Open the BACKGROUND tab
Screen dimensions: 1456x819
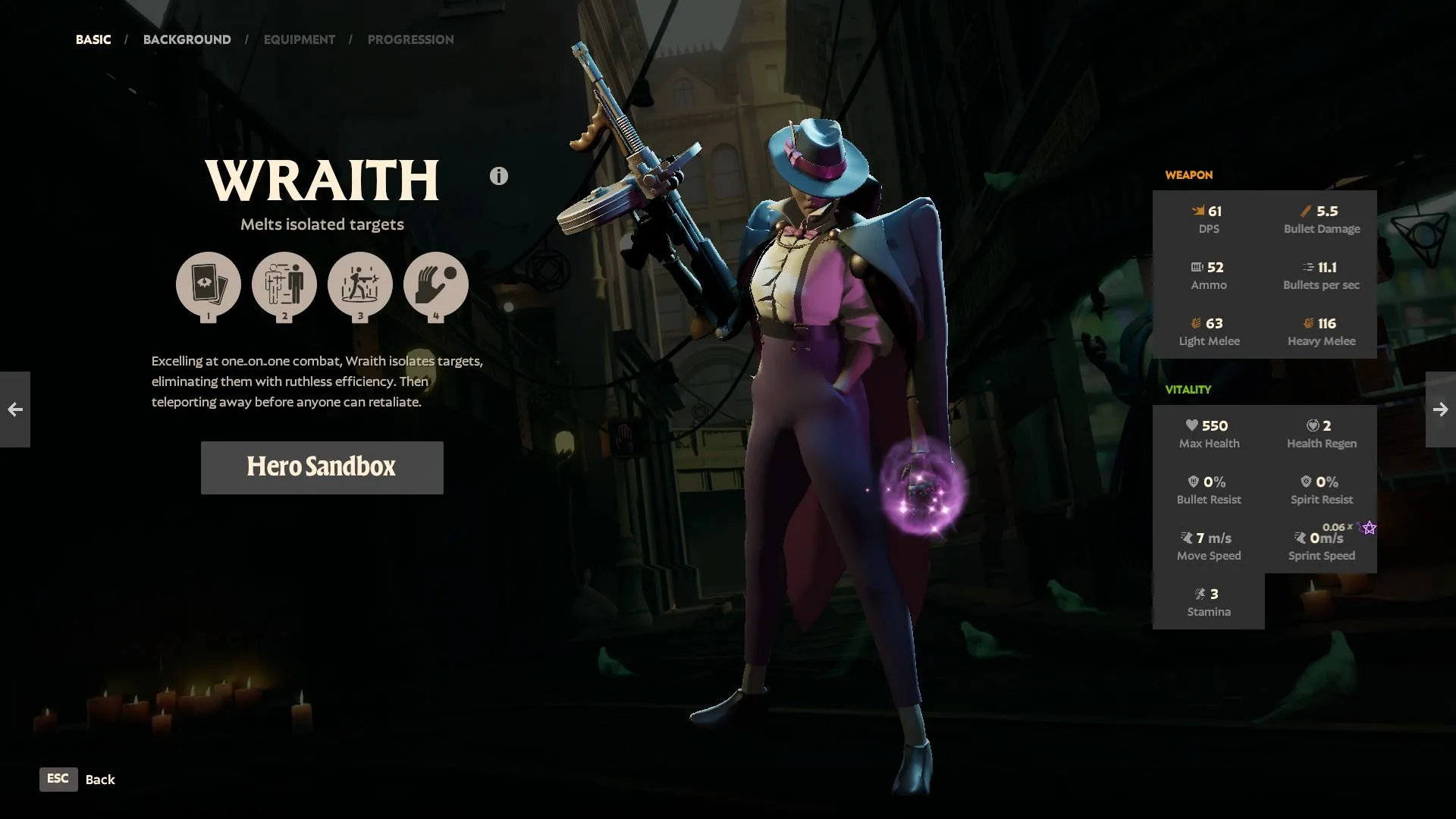[187, 39]
